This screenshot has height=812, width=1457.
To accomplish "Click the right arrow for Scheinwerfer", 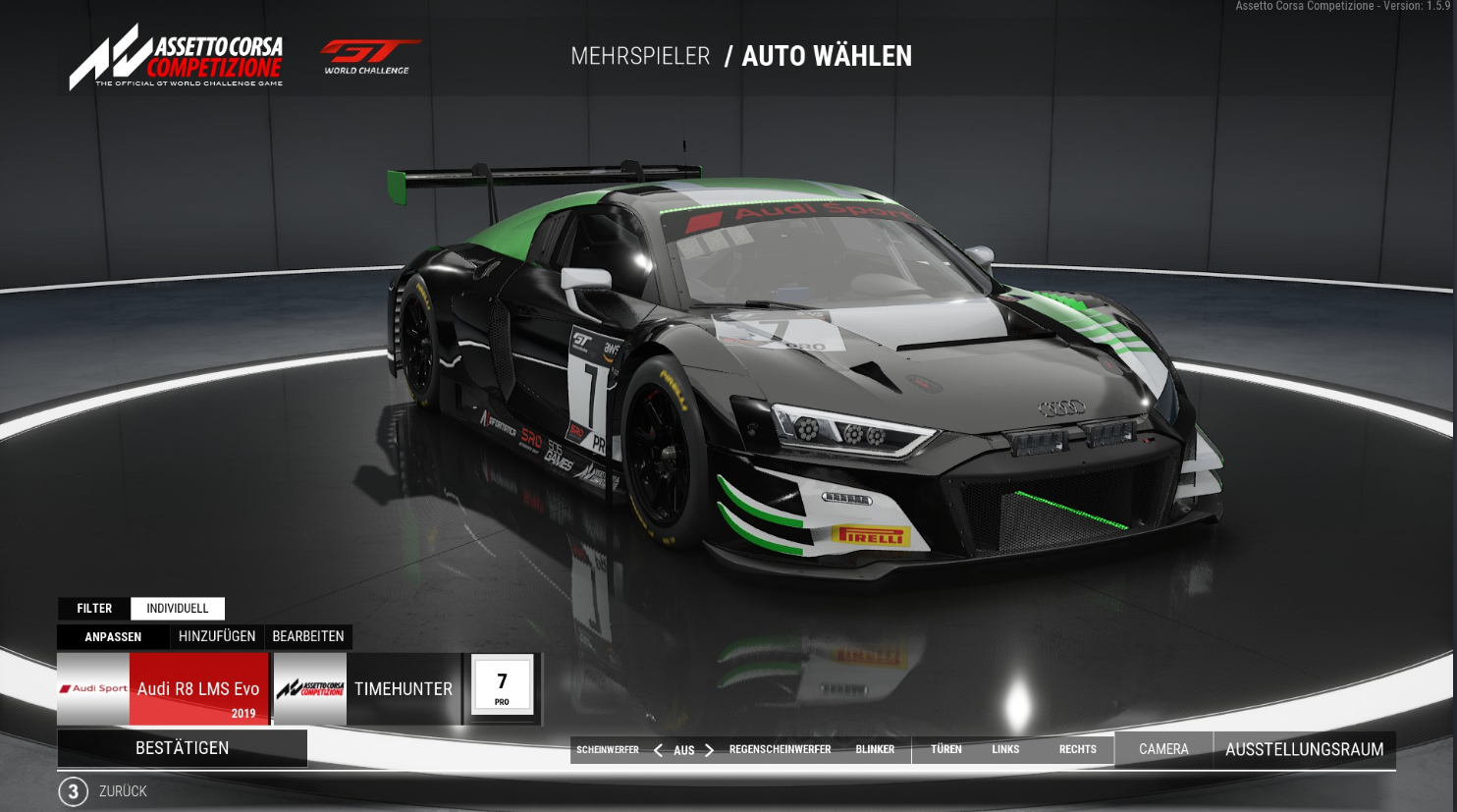I will (x=709, y=750).
